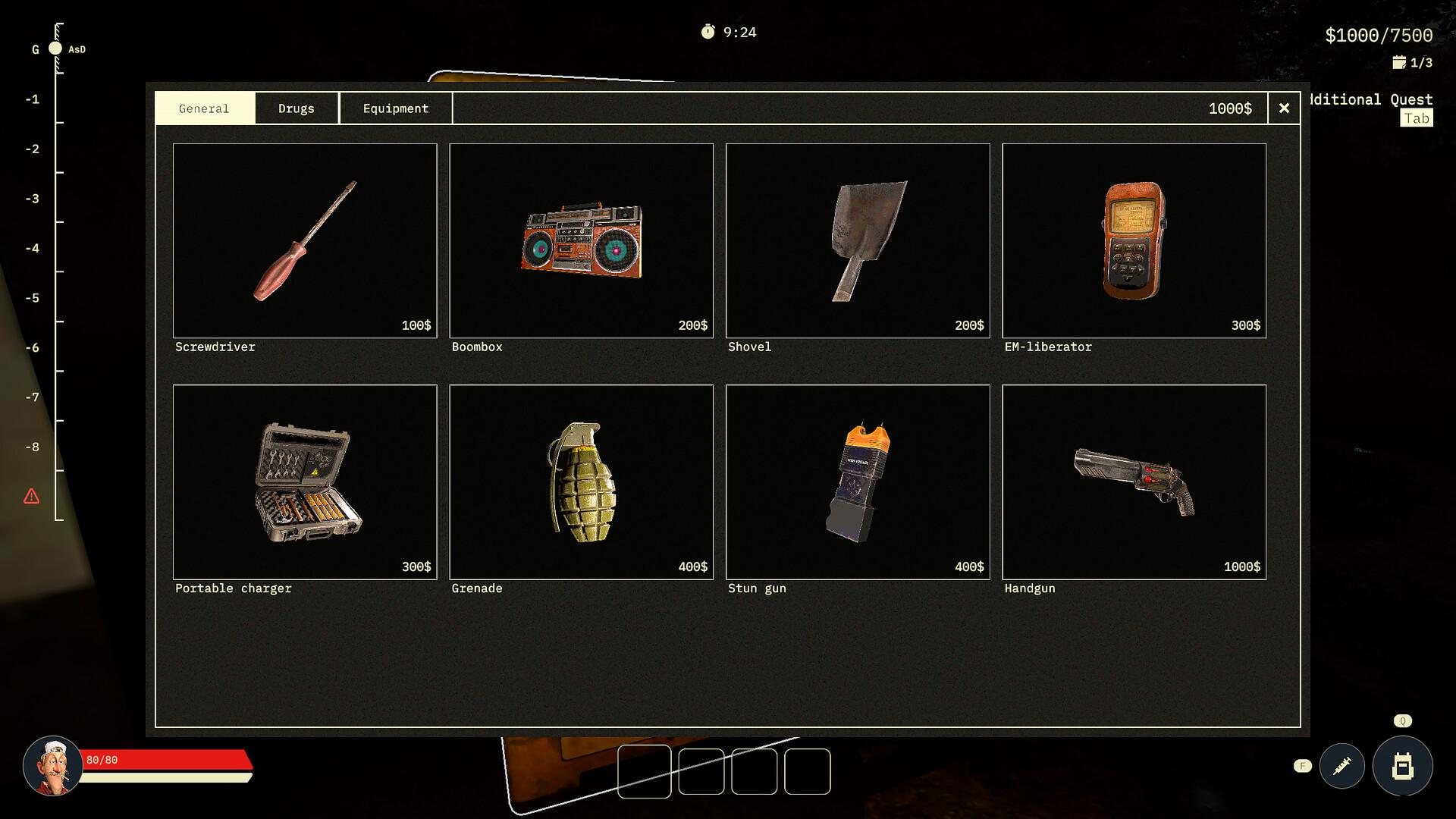Choose the EM-liberator device

pos(1134,240)
